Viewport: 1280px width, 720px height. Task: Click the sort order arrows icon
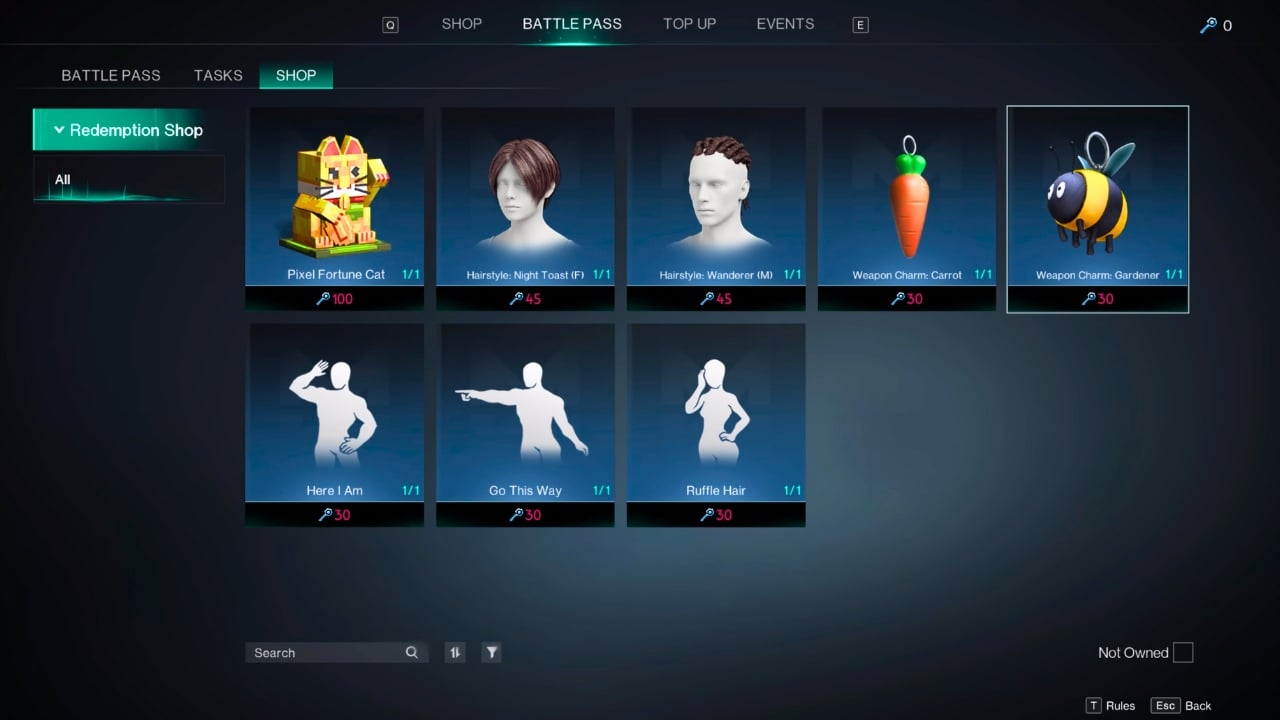[455, 652]
